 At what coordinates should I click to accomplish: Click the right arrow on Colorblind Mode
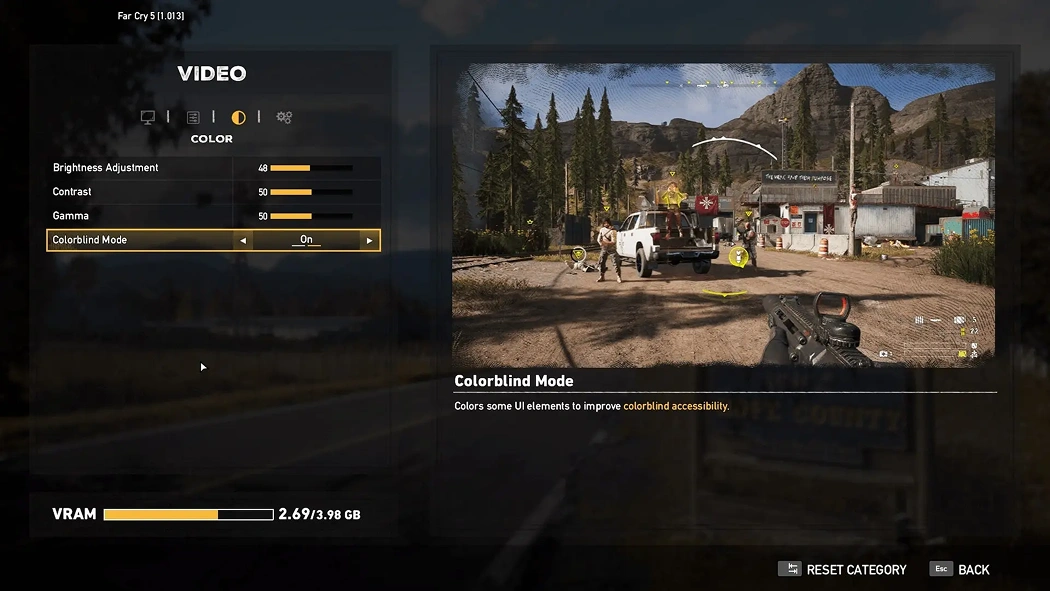click(369, 241)
